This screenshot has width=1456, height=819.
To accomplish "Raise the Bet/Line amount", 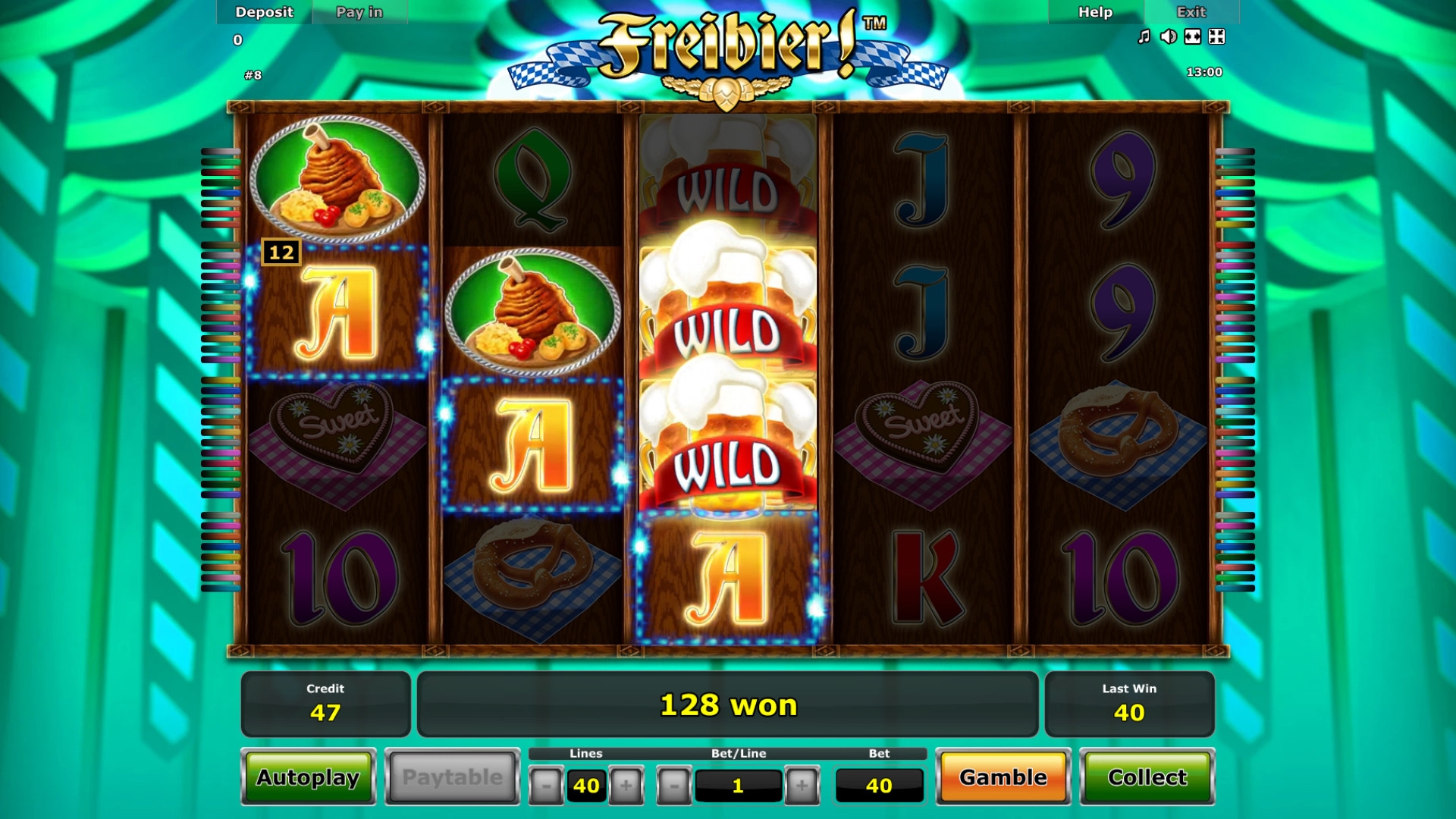I will pos(802,786).
